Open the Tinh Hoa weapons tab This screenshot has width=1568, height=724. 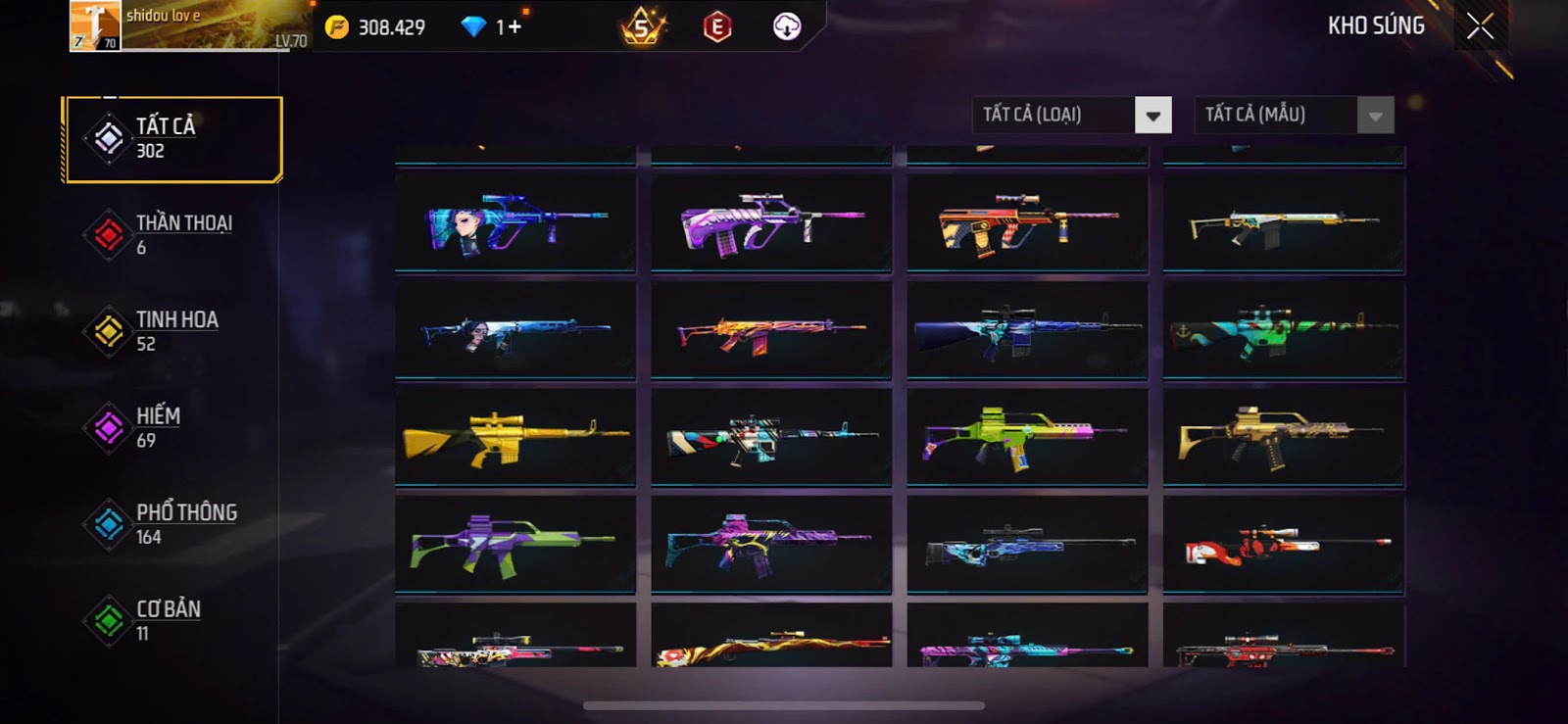172,331
